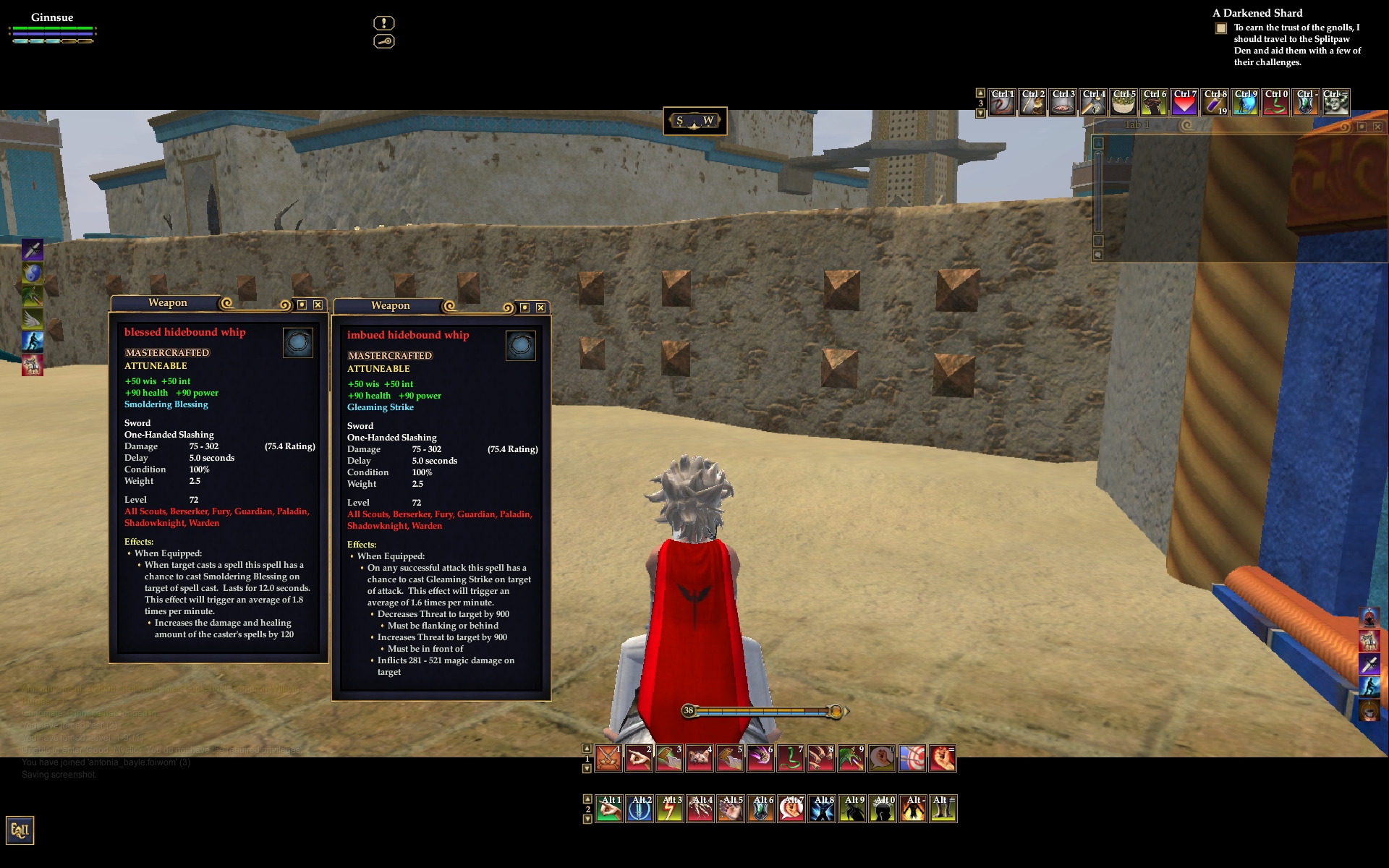Close the Tab 1 chat window
The height and width of the screenshot is (868, 1389).
point(1377,127)
